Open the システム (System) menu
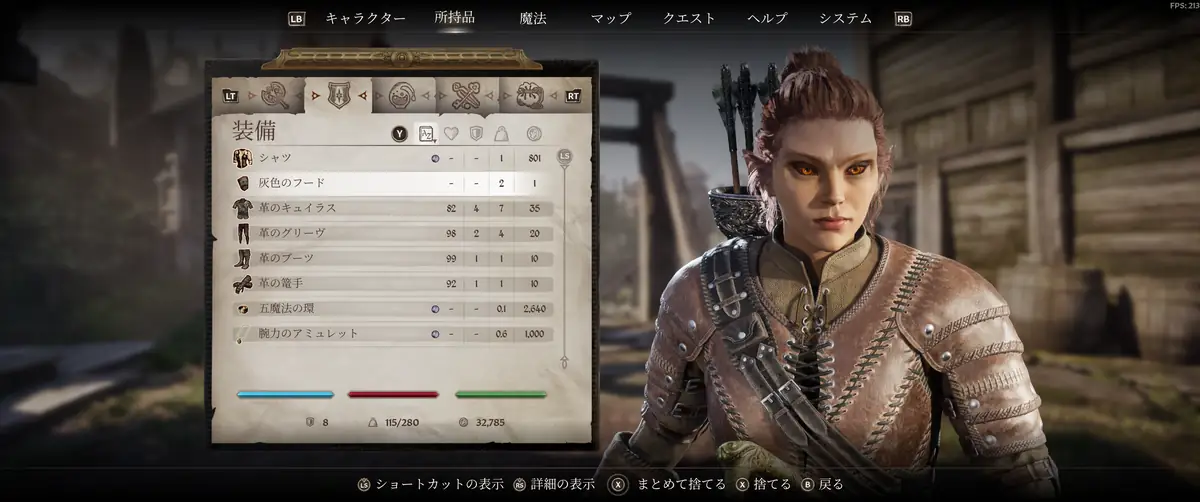Screen dimensions: 1200x502 click(845, 18)
